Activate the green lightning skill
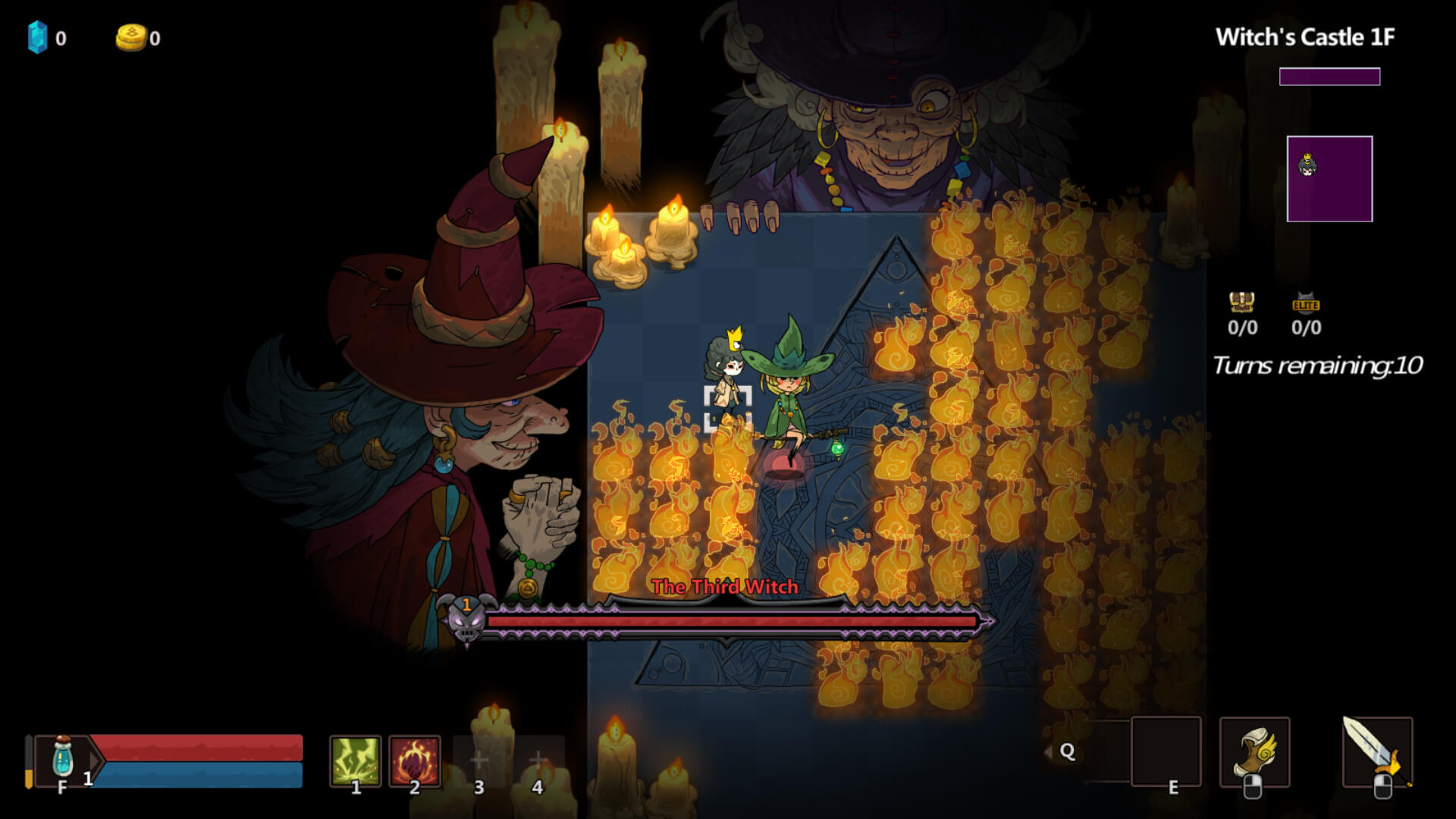 [355, 760]
